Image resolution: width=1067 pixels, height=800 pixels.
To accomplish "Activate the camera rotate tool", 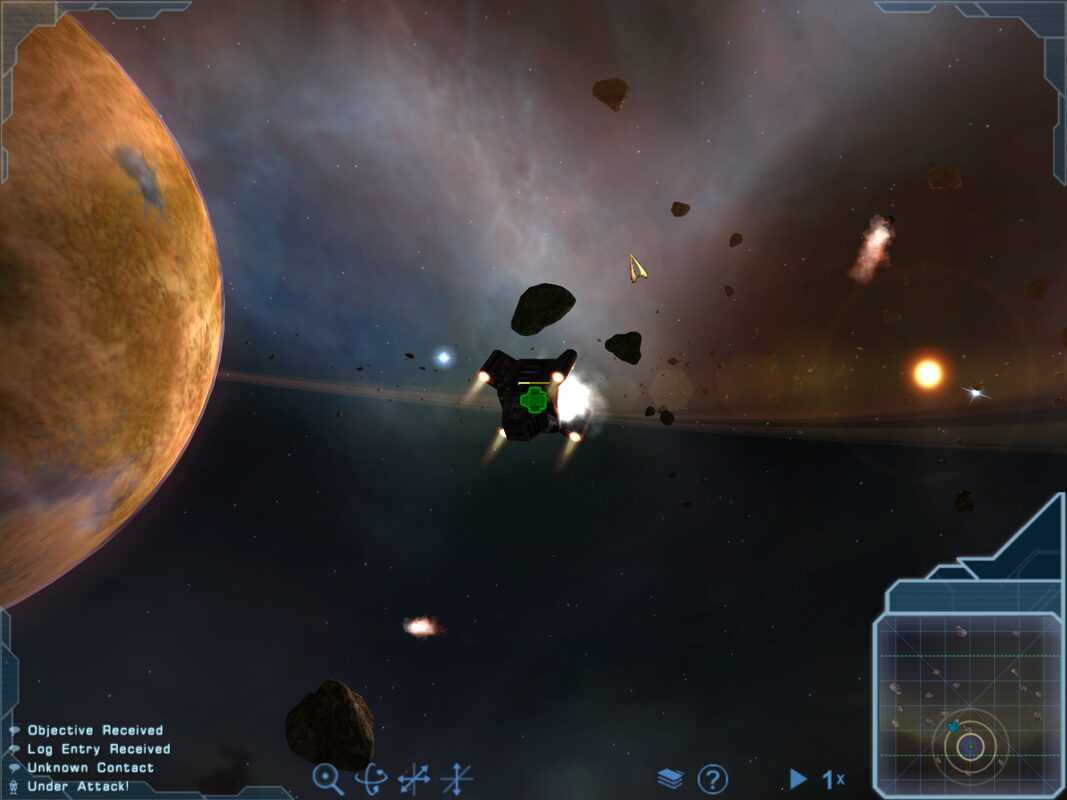I will (371, 778).
